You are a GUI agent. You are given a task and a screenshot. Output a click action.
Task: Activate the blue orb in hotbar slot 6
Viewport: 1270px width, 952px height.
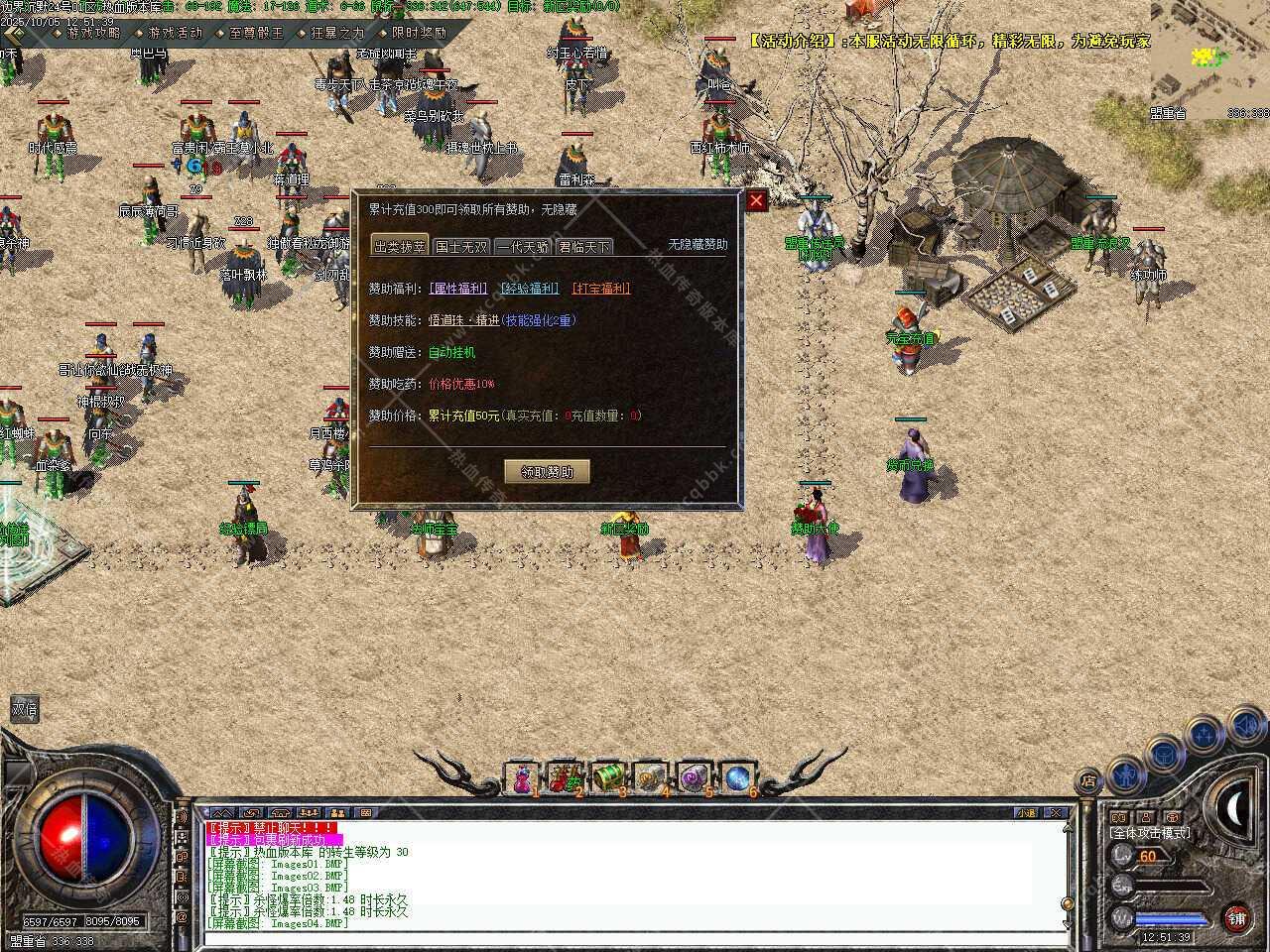737,779
